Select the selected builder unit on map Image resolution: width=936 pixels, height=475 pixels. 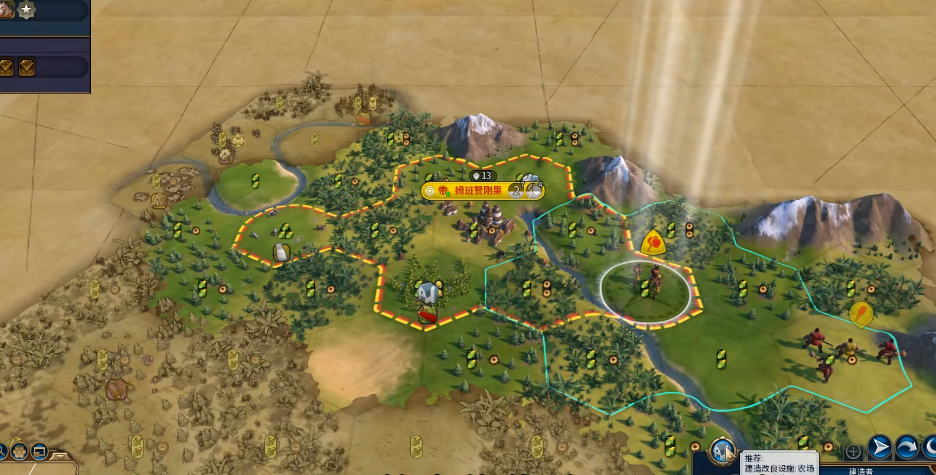pyautogui.click(x=646, y=288)
